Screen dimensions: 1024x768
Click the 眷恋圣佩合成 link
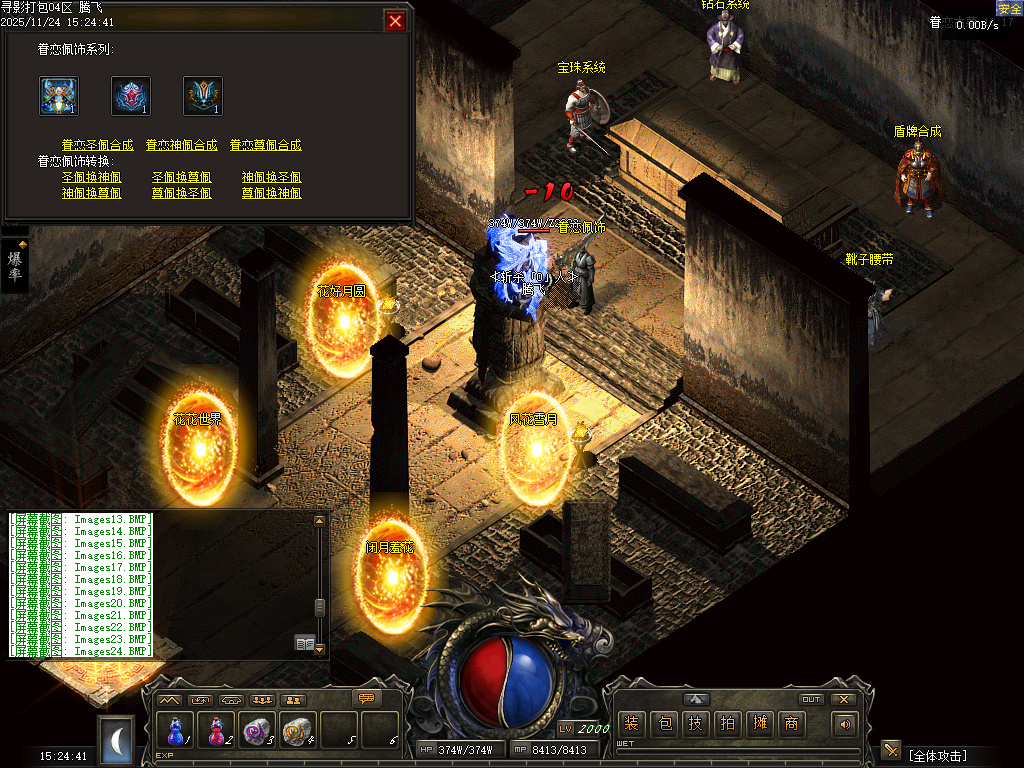(97, 145)
